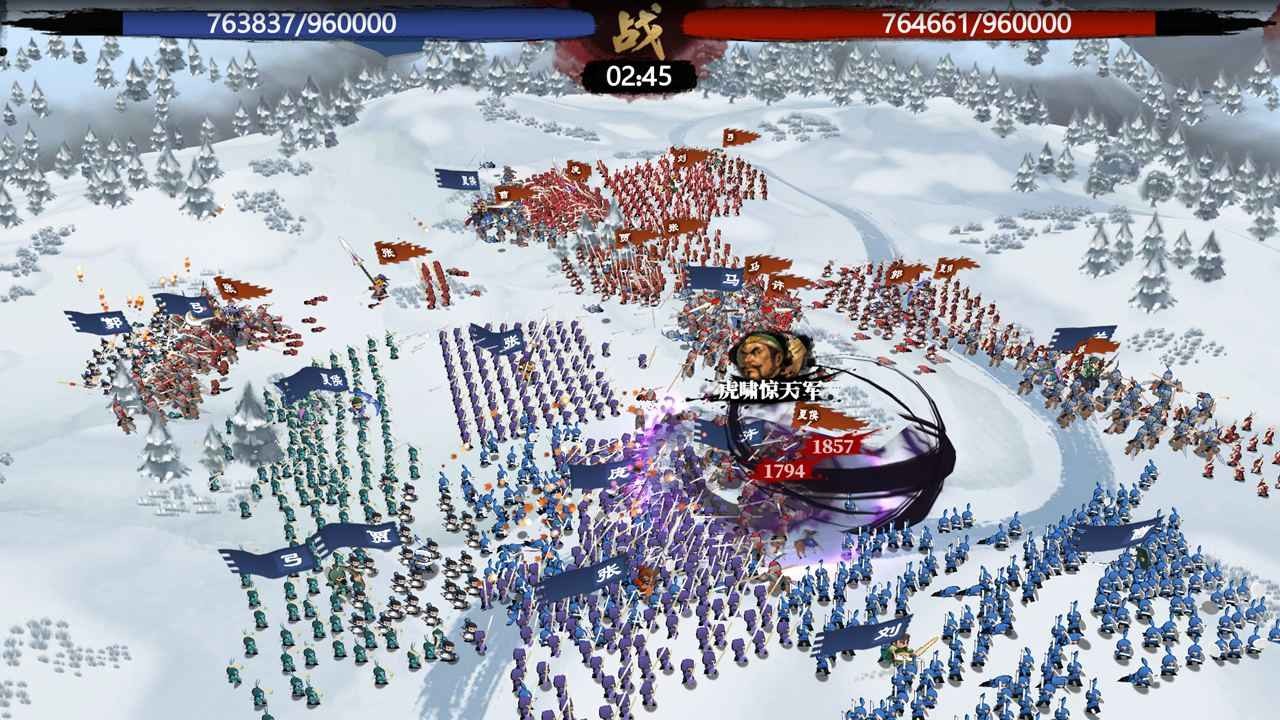Click the 许 flag beside the 马 banner
This screenshot has width=1280, height=720.
(778, 284)
